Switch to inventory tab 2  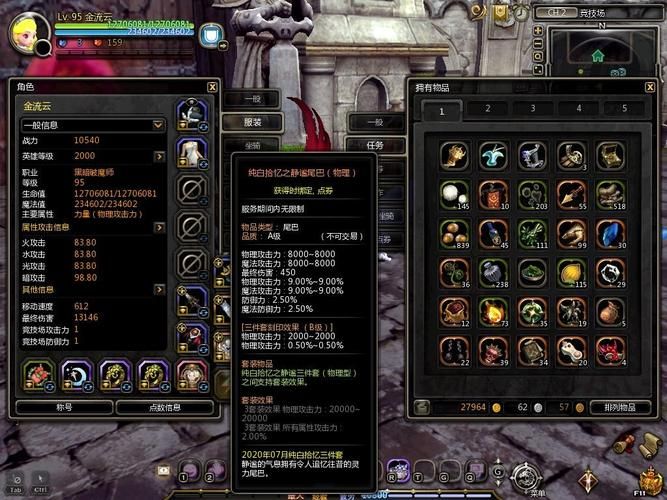click(x=488, y=109)
